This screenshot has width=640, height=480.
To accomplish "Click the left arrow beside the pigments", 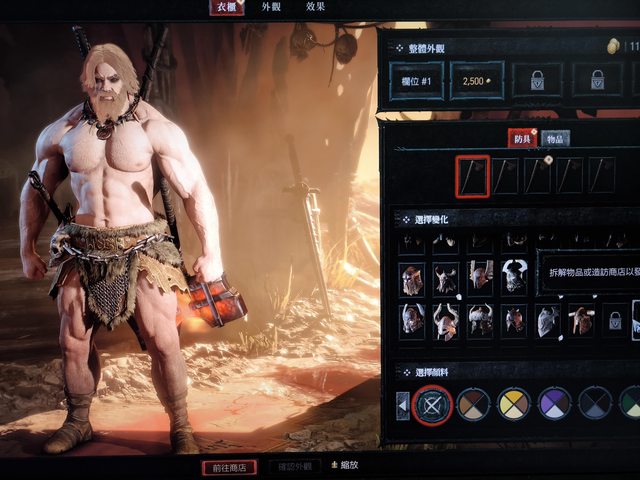I will [403, 405].
